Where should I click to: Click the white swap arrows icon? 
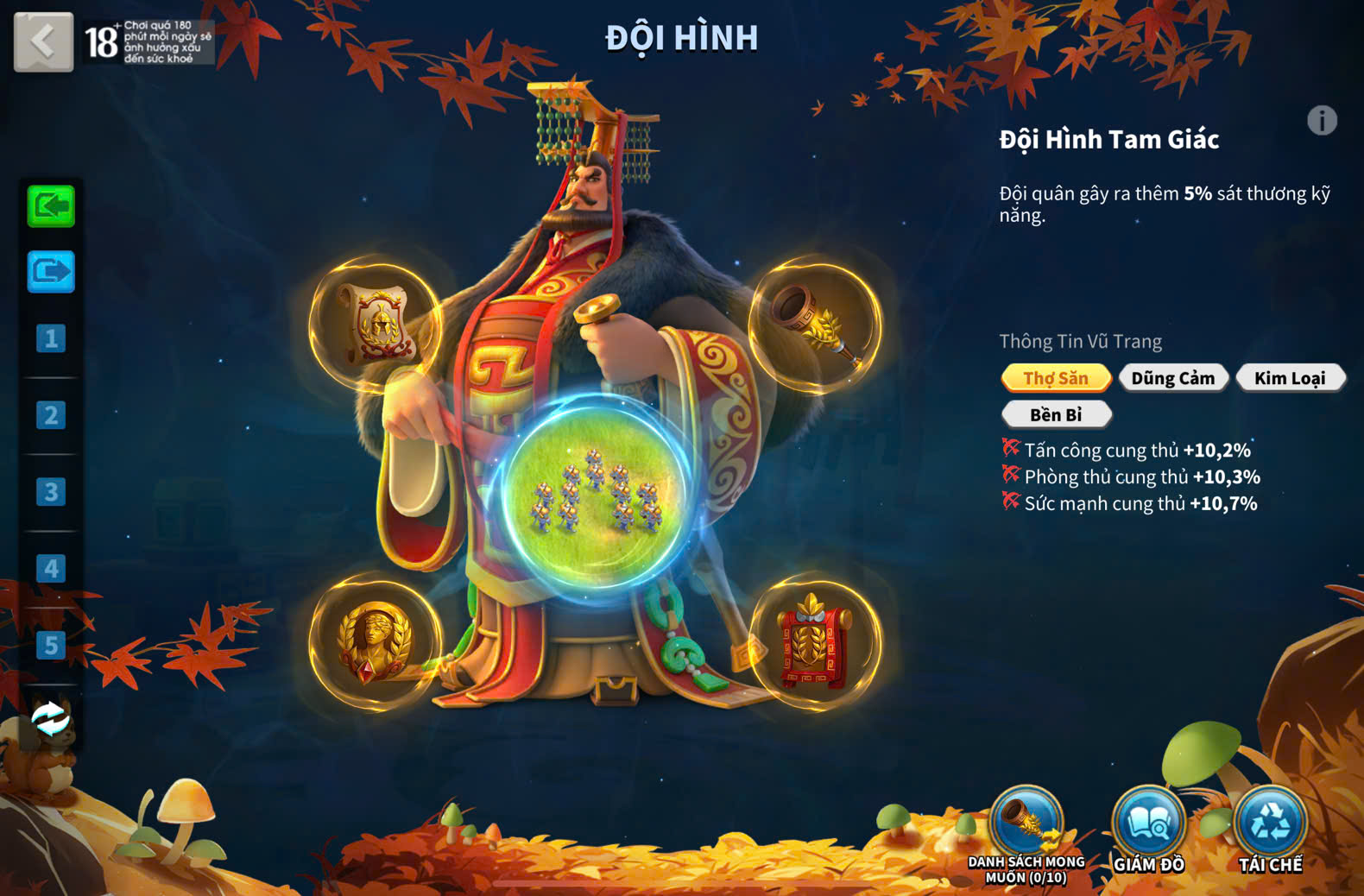point(51,718)
